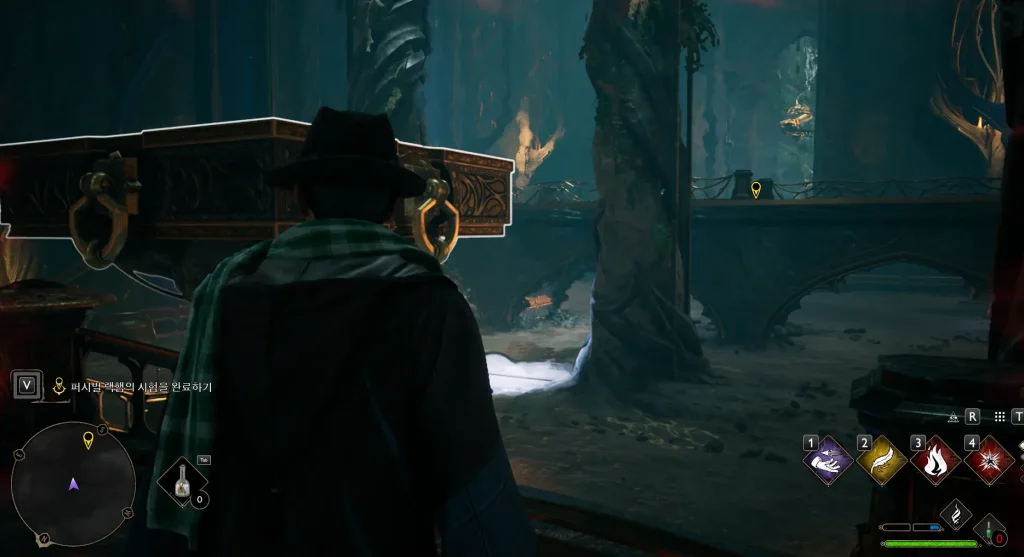Viewport: 1024px width, 557px height.
Task: Choose the red burst spell in slot 4
Action: tap(990, 462)
